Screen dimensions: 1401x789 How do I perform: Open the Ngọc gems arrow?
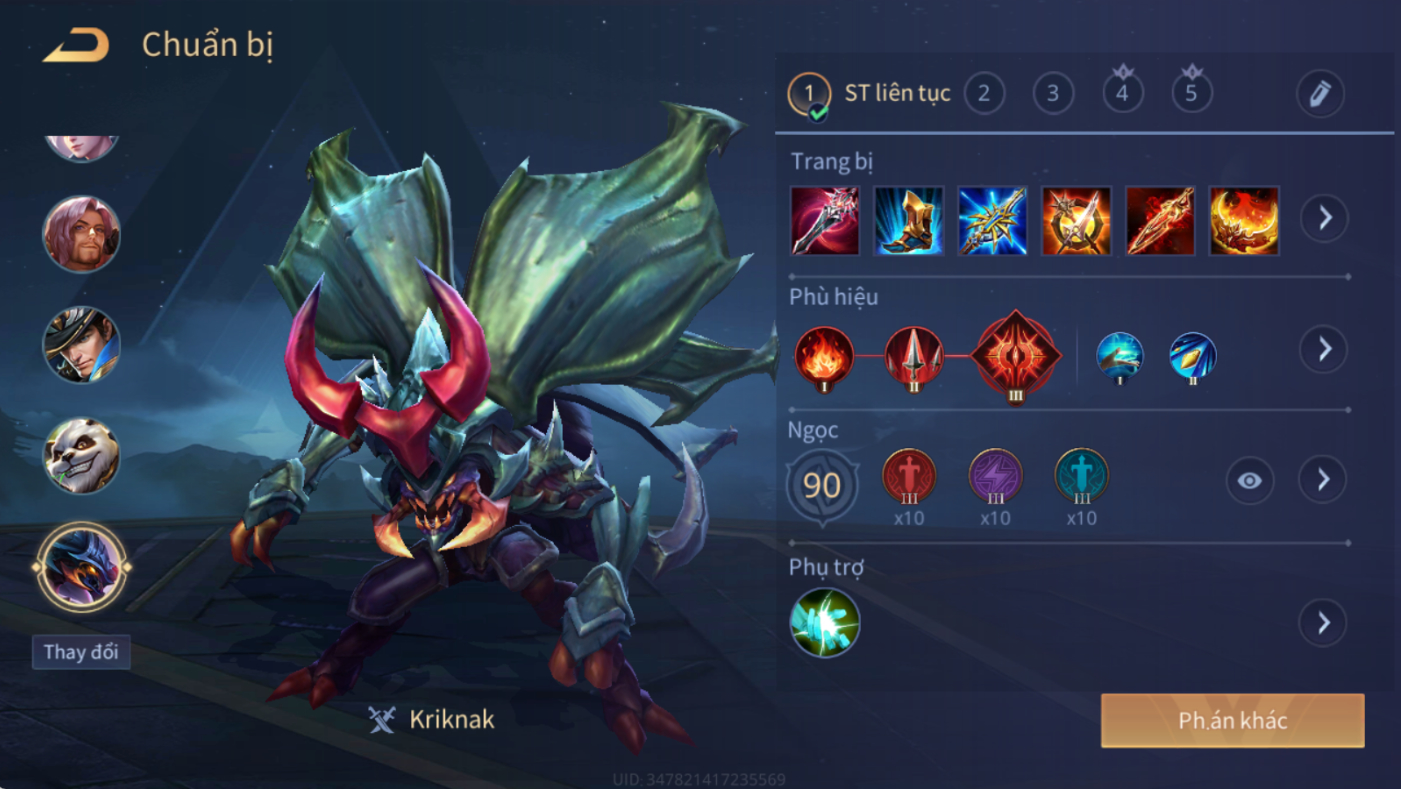coord(1323,480)
